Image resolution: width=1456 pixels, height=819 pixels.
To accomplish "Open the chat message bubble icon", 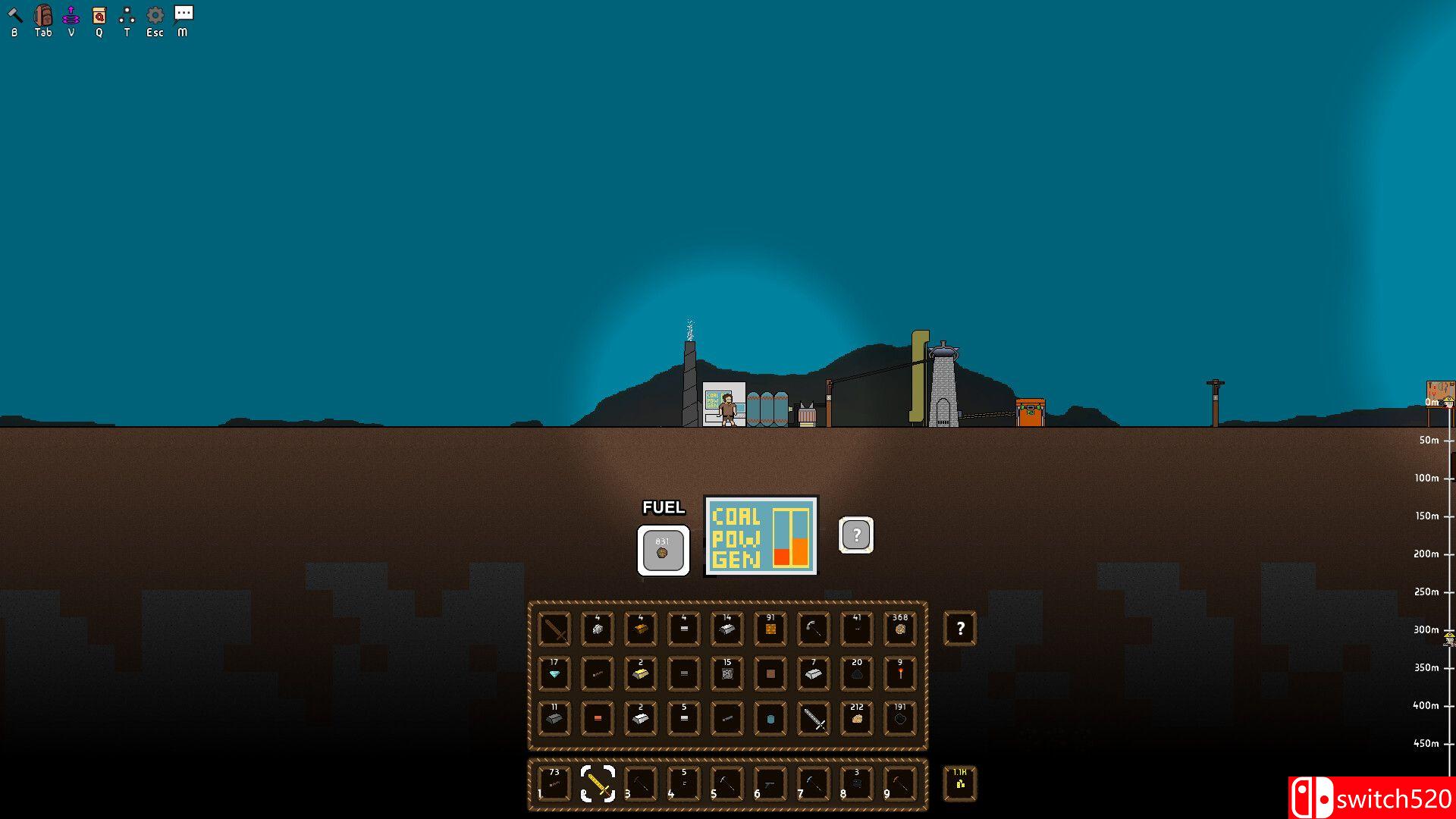I will (x=182, y=14).
